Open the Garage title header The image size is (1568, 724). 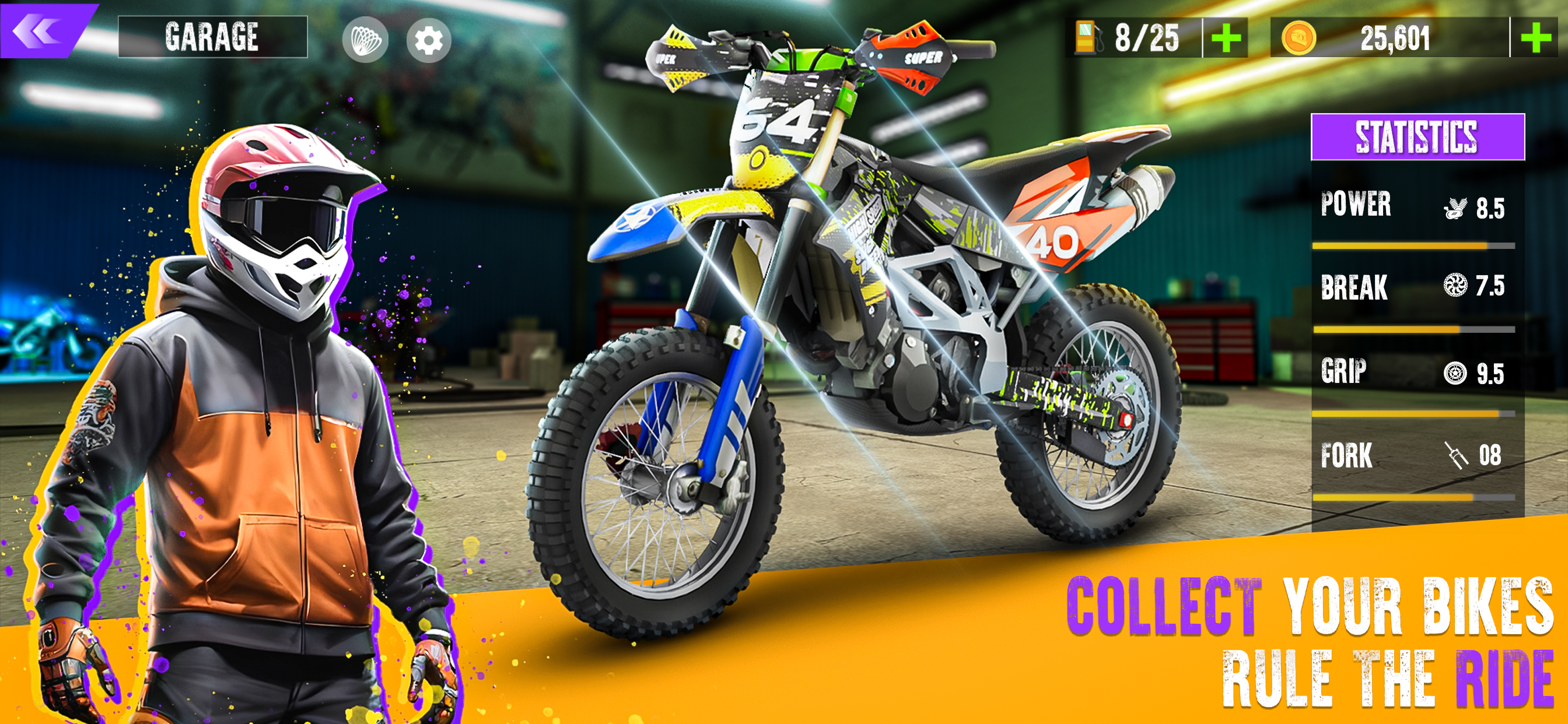click(213, 38)
